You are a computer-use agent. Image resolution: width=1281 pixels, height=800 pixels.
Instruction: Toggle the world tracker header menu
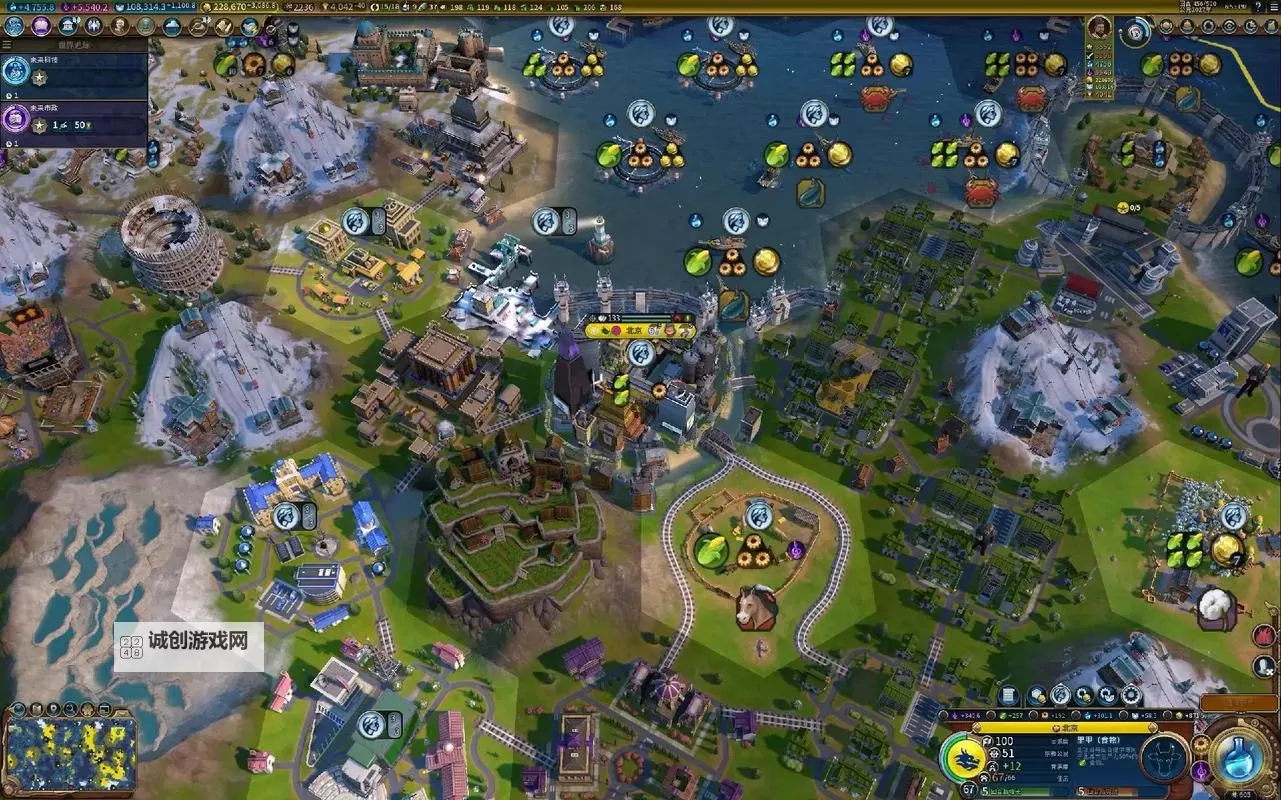click(x=8, y=45)
